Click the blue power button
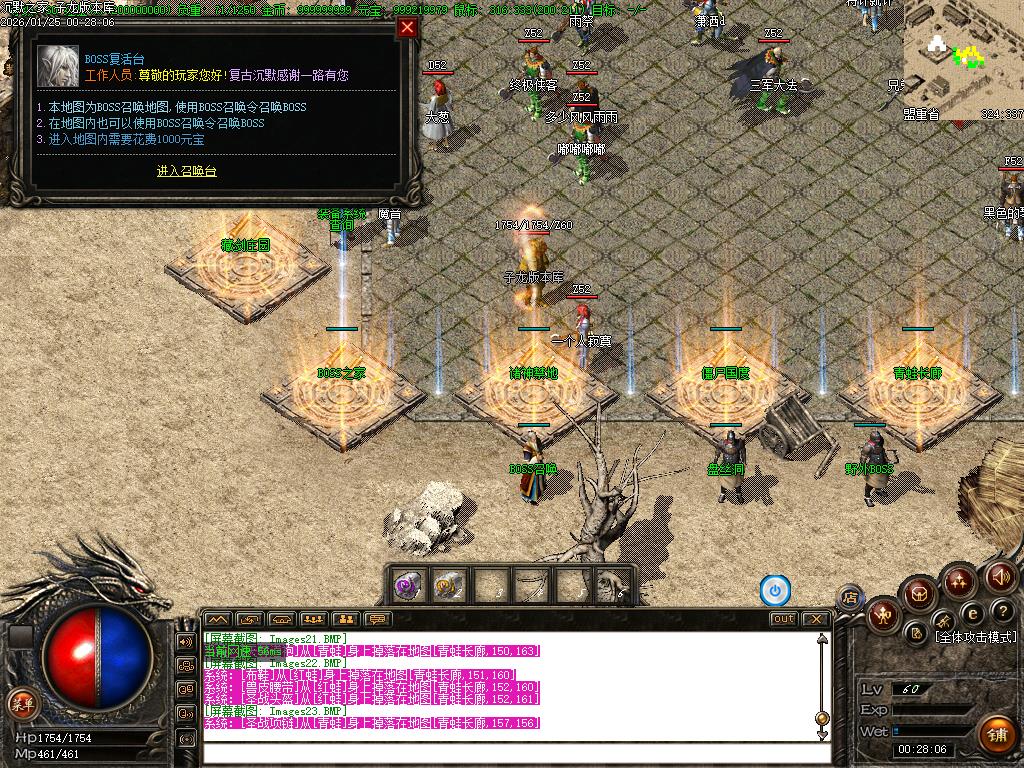Screen dimensions: 1024x768 tap(775, 590)
